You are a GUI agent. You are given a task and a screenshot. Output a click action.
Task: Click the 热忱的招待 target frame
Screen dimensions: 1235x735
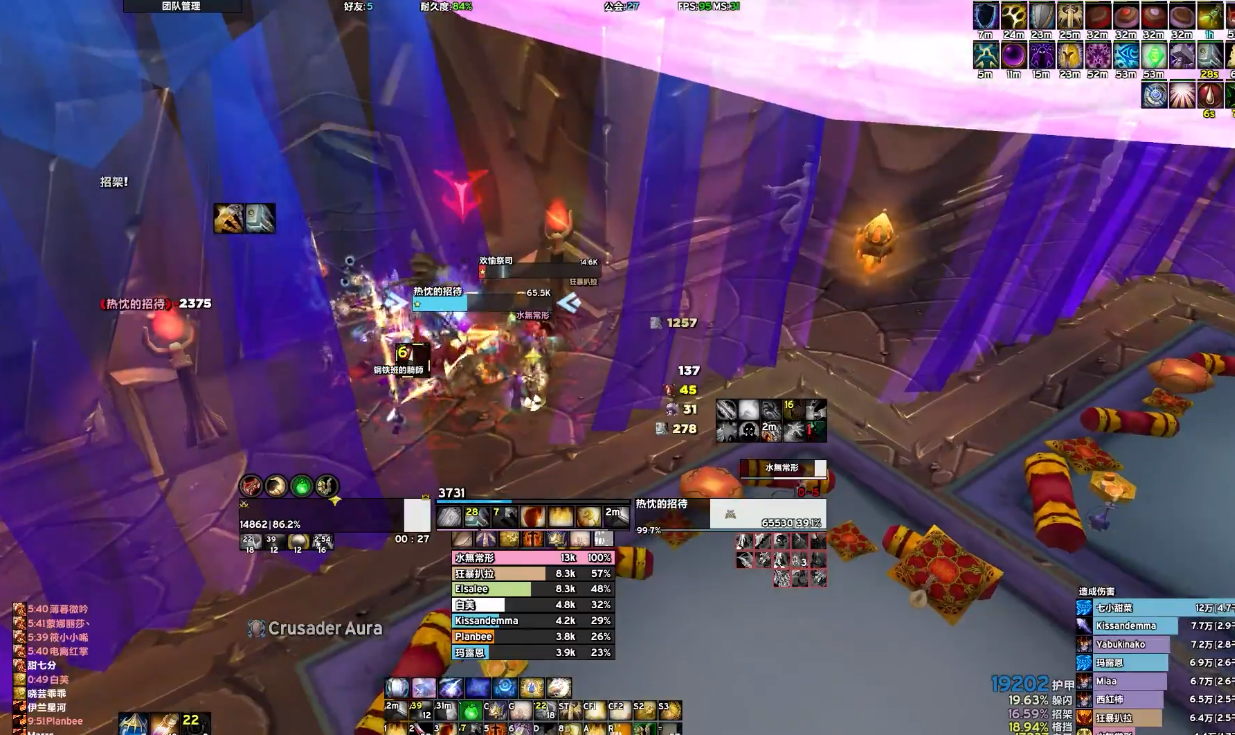point(730,513)
